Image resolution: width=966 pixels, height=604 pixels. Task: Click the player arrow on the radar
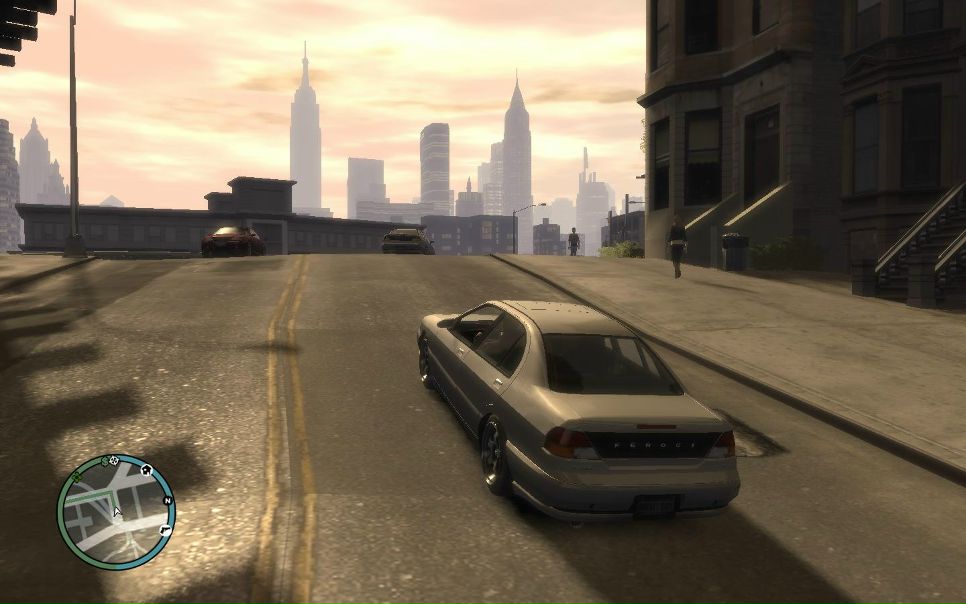click(x=117, y=512)
